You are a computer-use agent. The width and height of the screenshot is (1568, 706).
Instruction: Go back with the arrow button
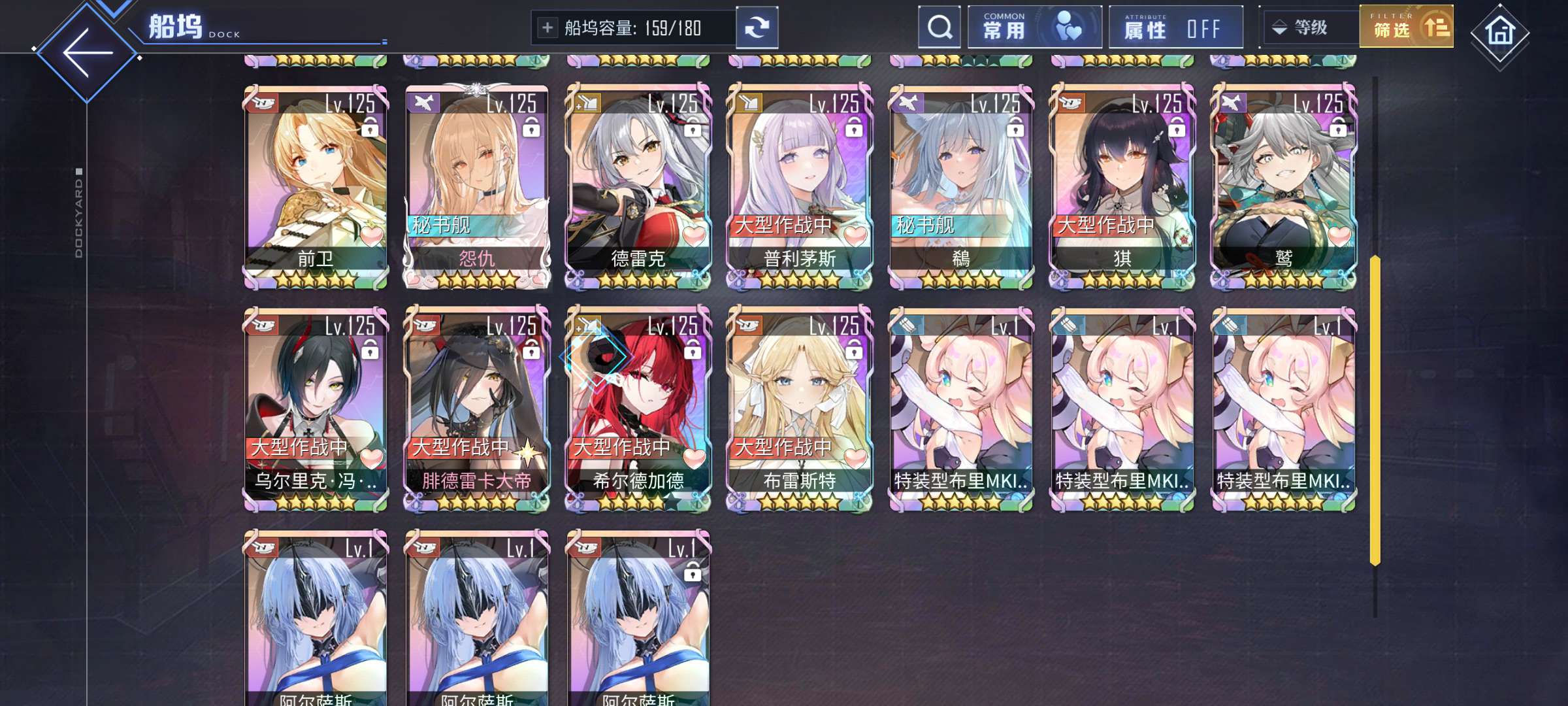88,52
